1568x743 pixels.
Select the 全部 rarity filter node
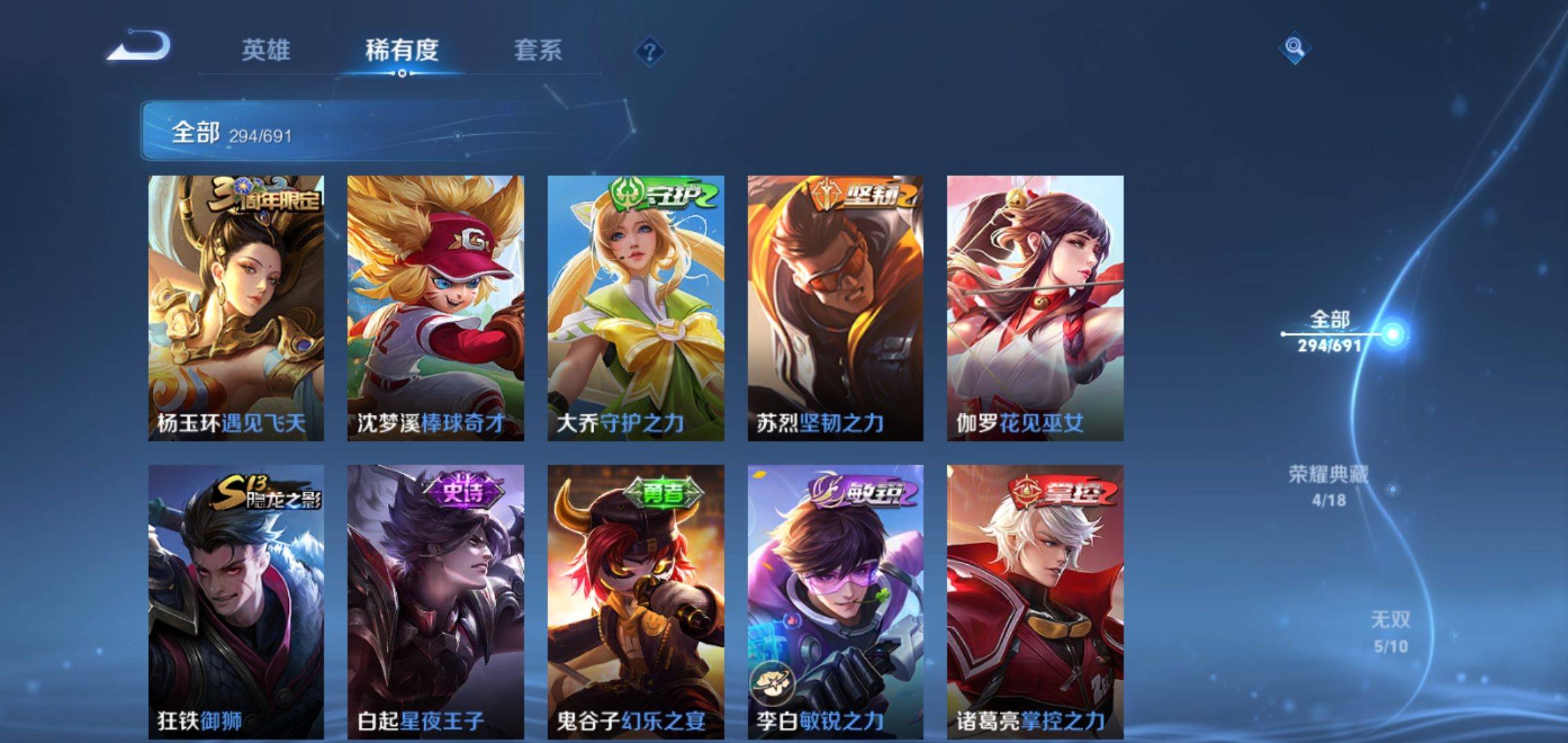[x=1330, y=332]
